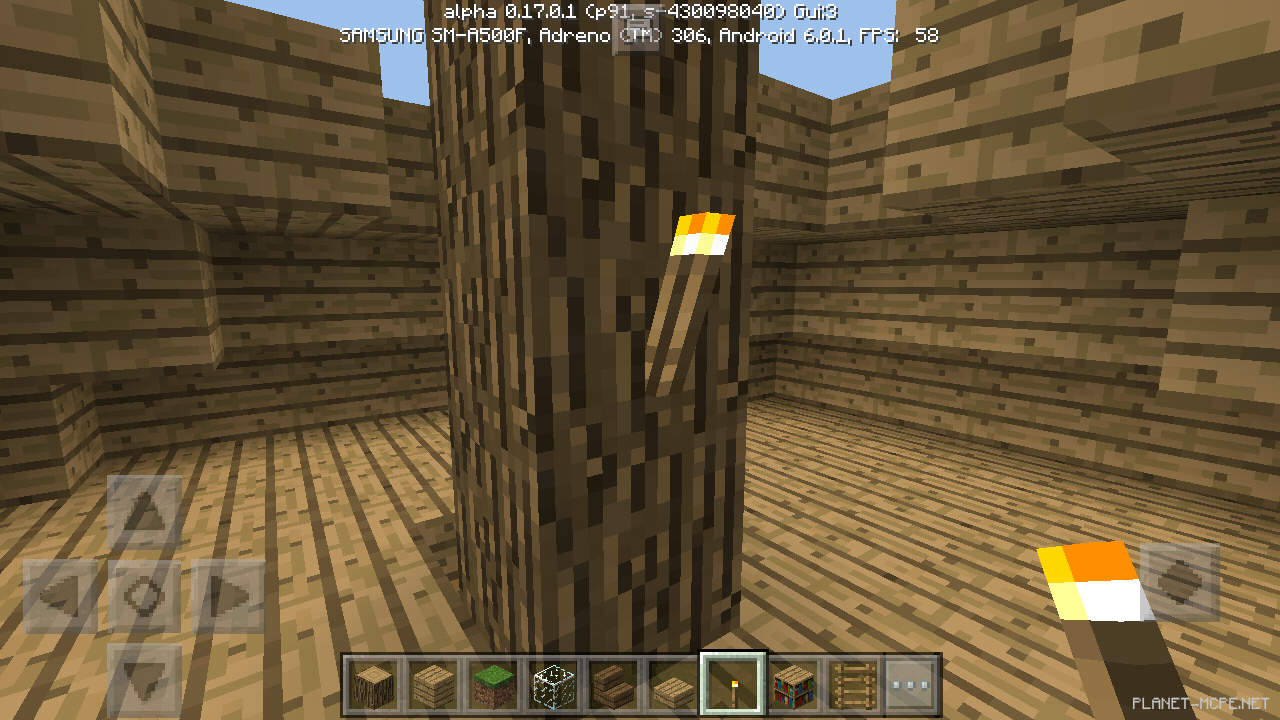
Task: Select the glass block in the hotbar
Action: tap(553, 684)
